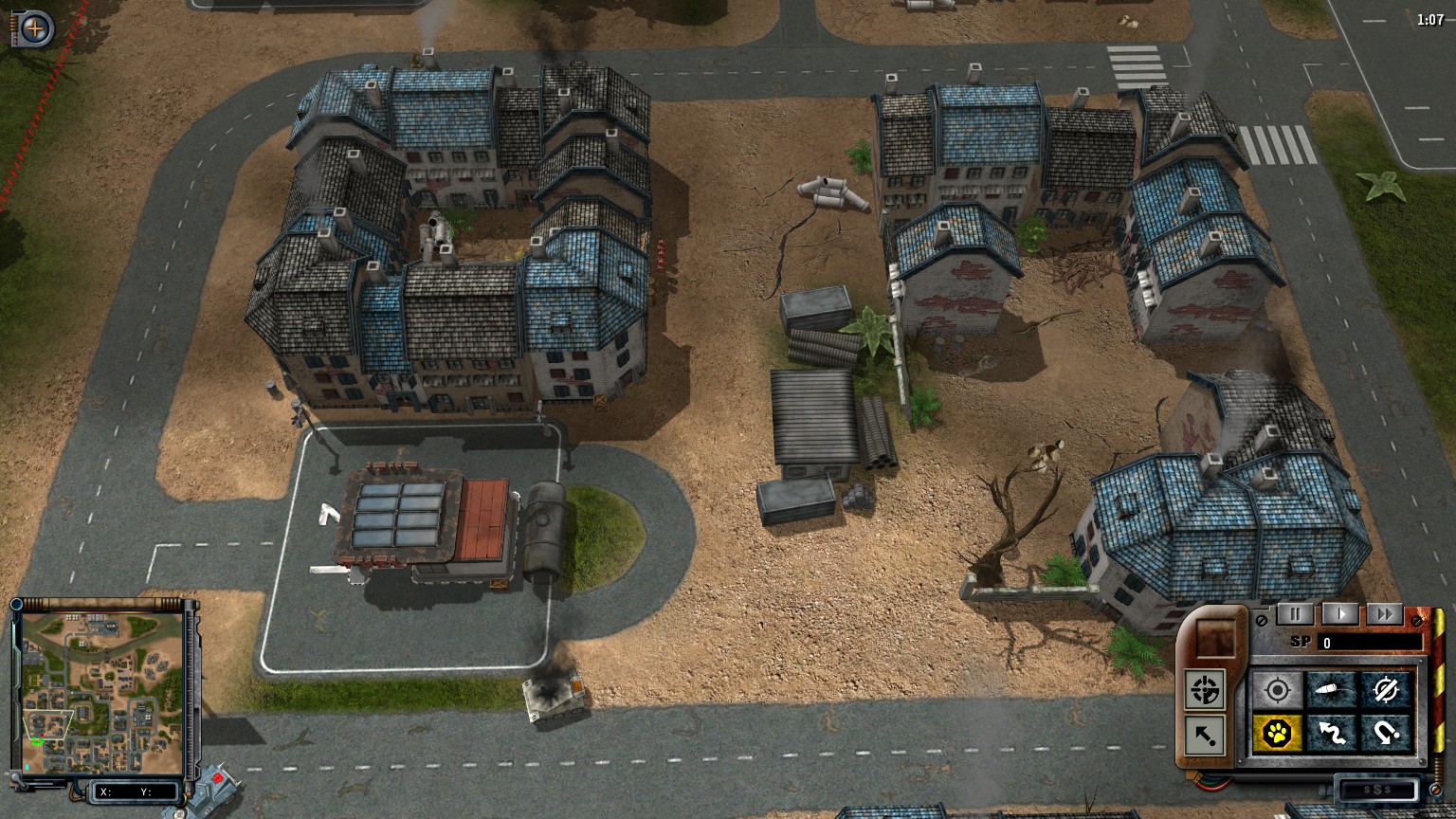Pause the game speed
Screen dimensions: 1456x819
coord(1295,614)
